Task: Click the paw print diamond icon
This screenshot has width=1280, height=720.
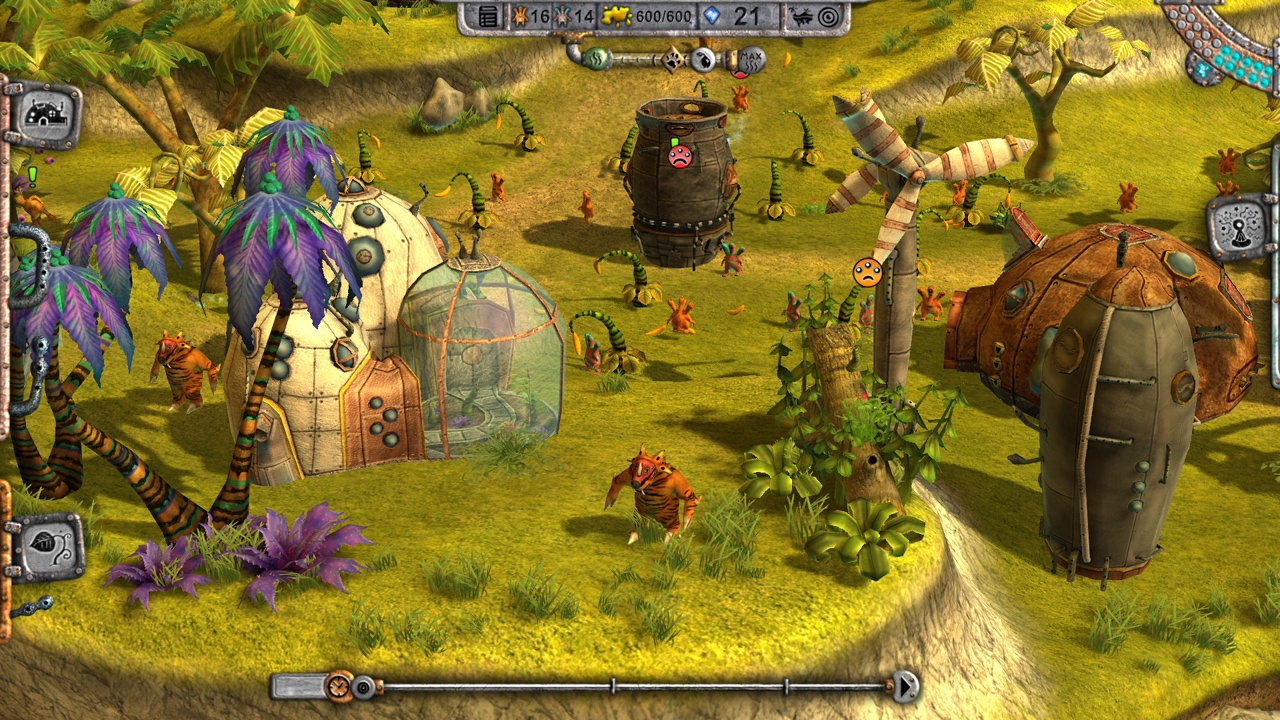Action: point(674,60)
